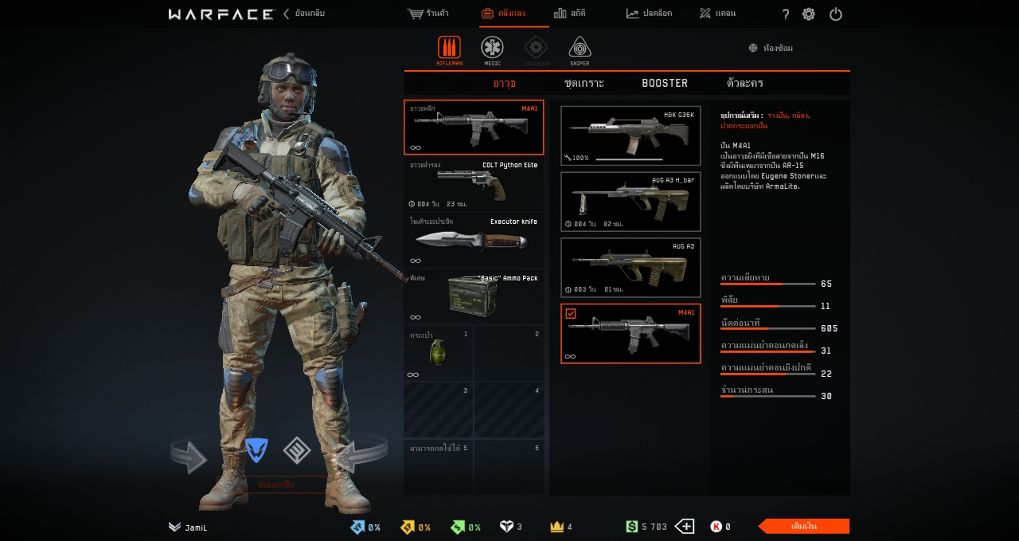
Task: Select the COLT Python Elite sidearm slot
Action: point(474,184)
